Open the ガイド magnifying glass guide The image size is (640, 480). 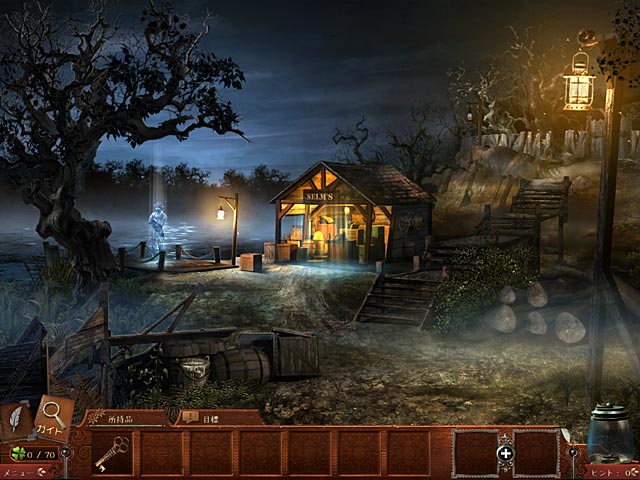53,416
